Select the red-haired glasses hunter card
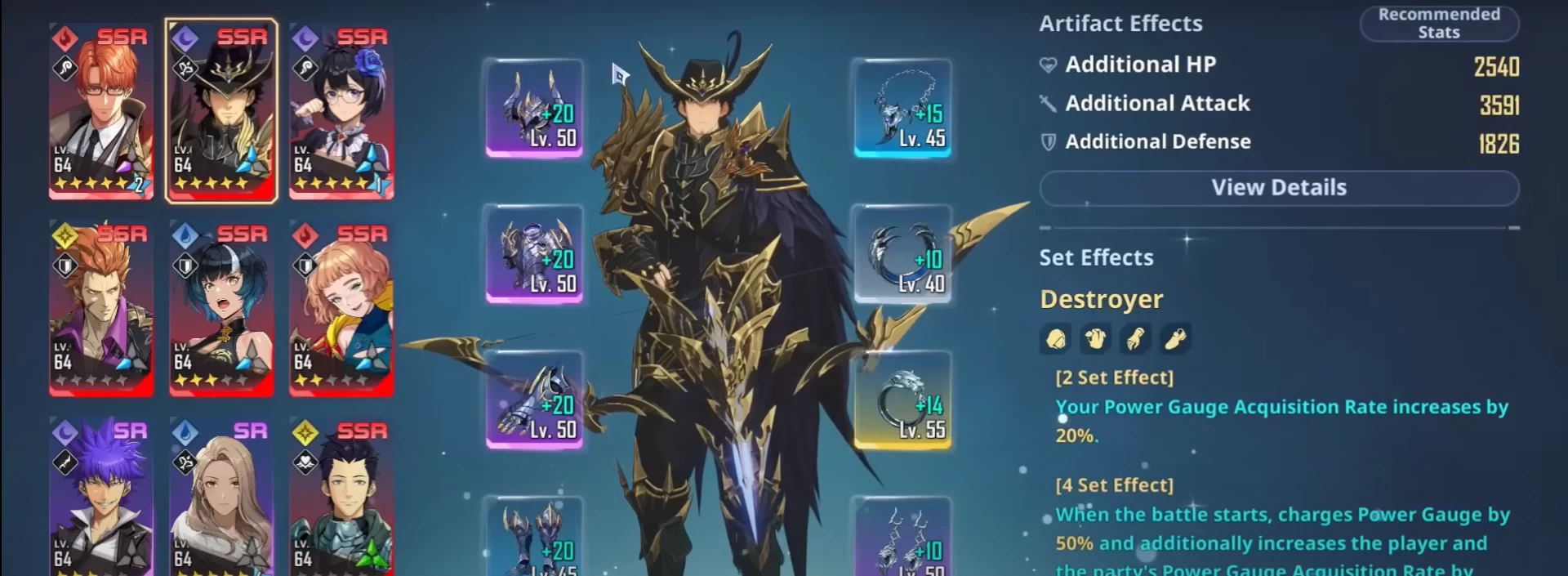This screenshot has height=576, width=1568. pyautogui.click(x=101, y=111)
